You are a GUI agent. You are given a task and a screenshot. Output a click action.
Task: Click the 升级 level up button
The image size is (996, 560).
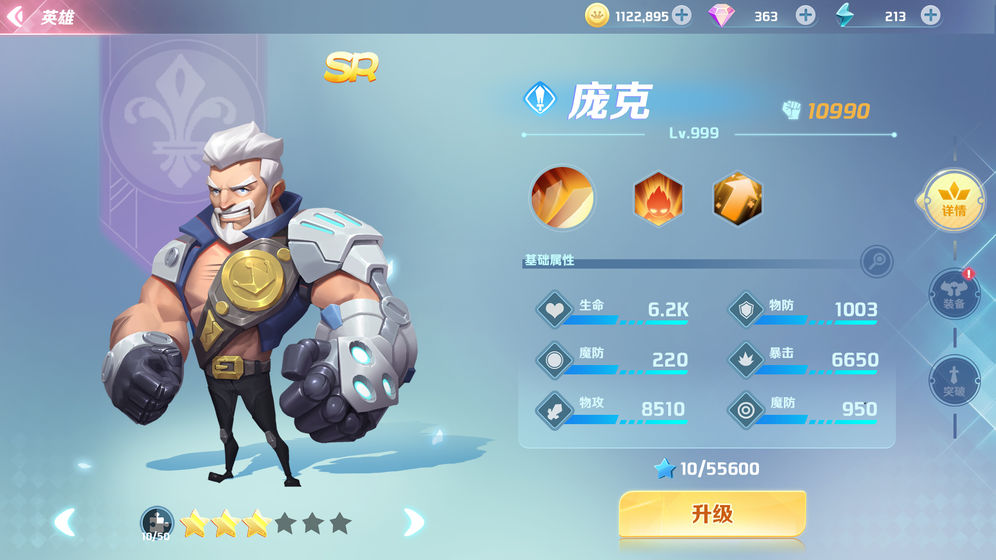coord(712,514)
